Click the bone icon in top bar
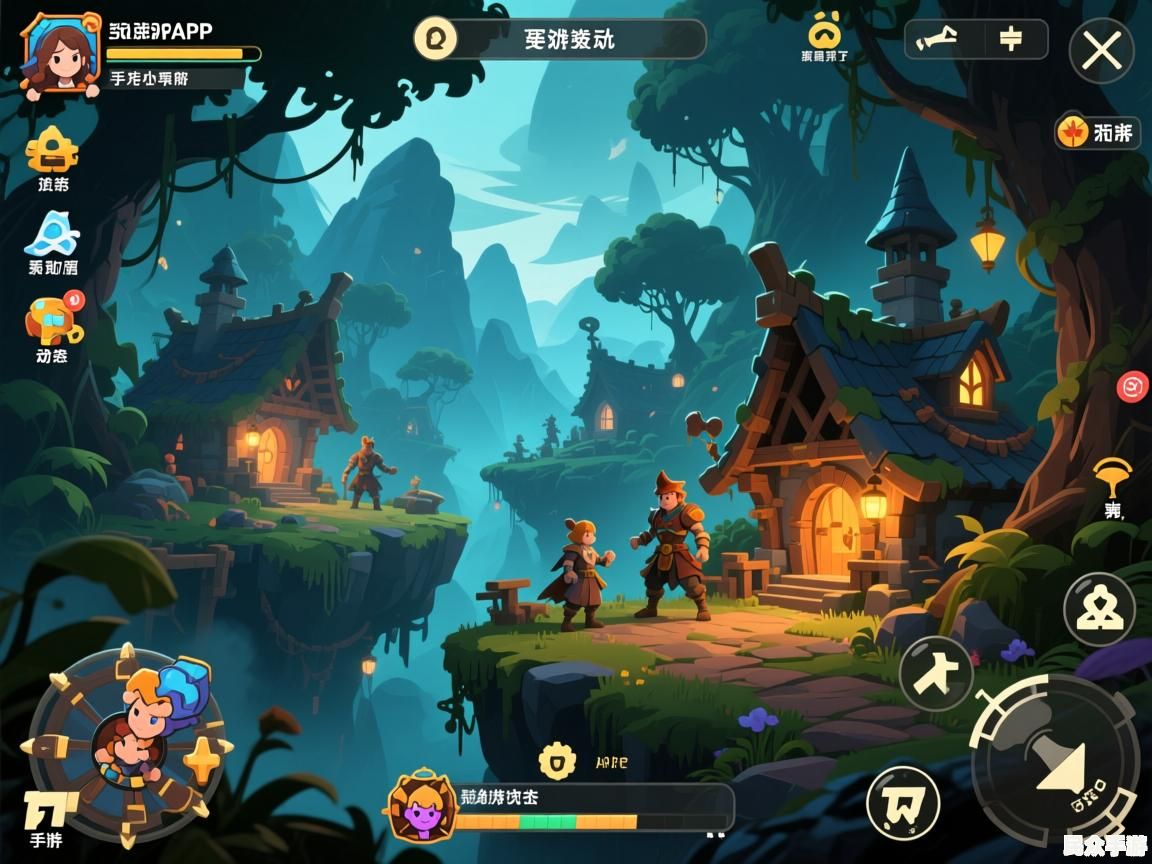 [937, 39]
